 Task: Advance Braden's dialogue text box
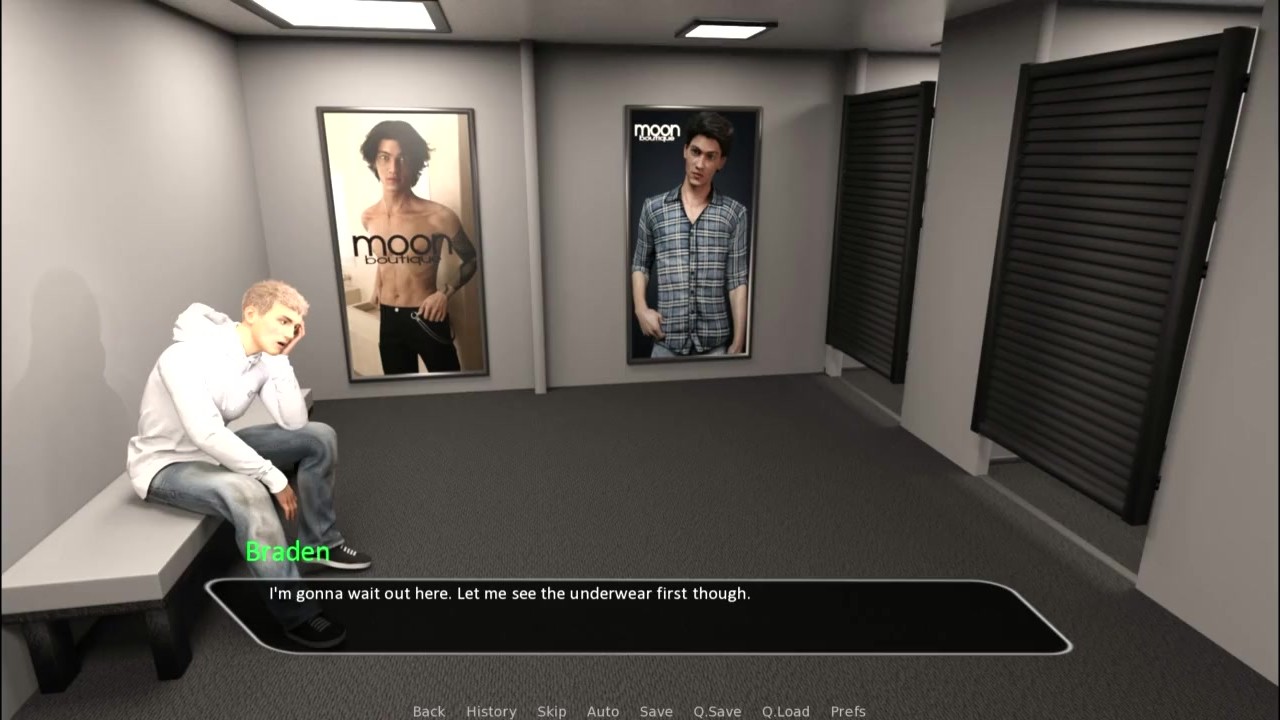tap(638, 616)
